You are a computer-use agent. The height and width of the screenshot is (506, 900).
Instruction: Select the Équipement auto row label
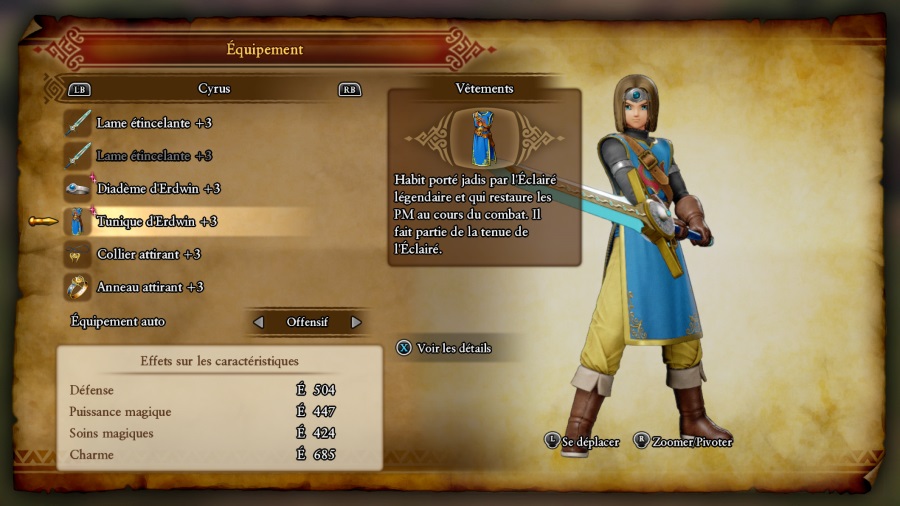pyautogui.click(x=118, y=322)
